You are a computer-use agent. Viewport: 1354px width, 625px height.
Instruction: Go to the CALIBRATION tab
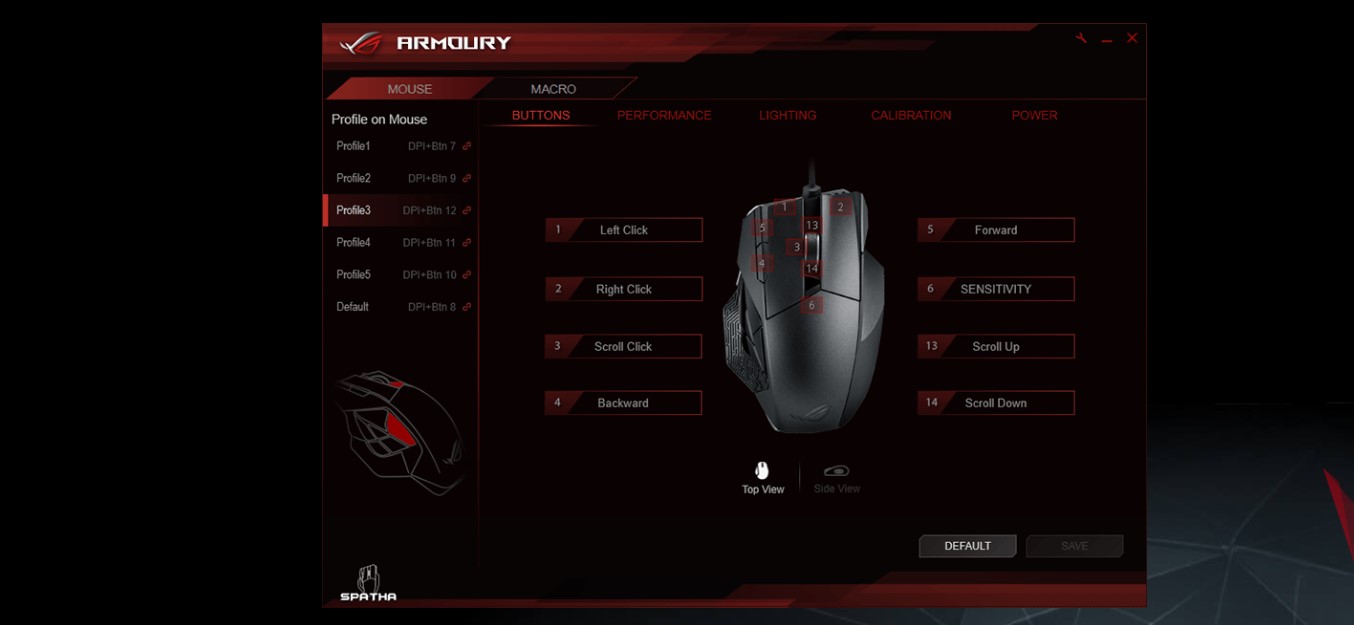pyautogui.click(x=910, y=115)
